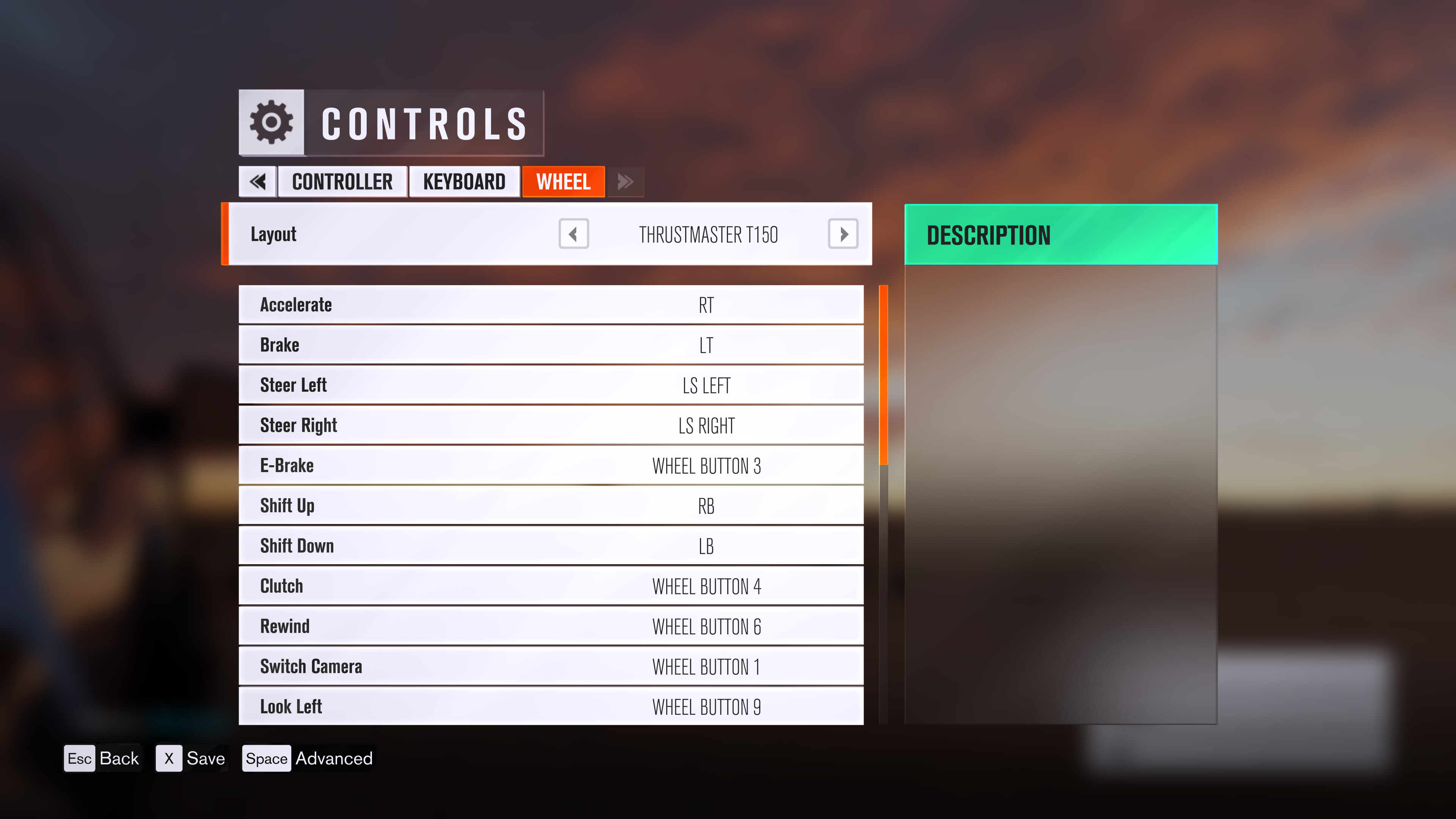Switch to the CONTROLLER tab

(342, 182)
